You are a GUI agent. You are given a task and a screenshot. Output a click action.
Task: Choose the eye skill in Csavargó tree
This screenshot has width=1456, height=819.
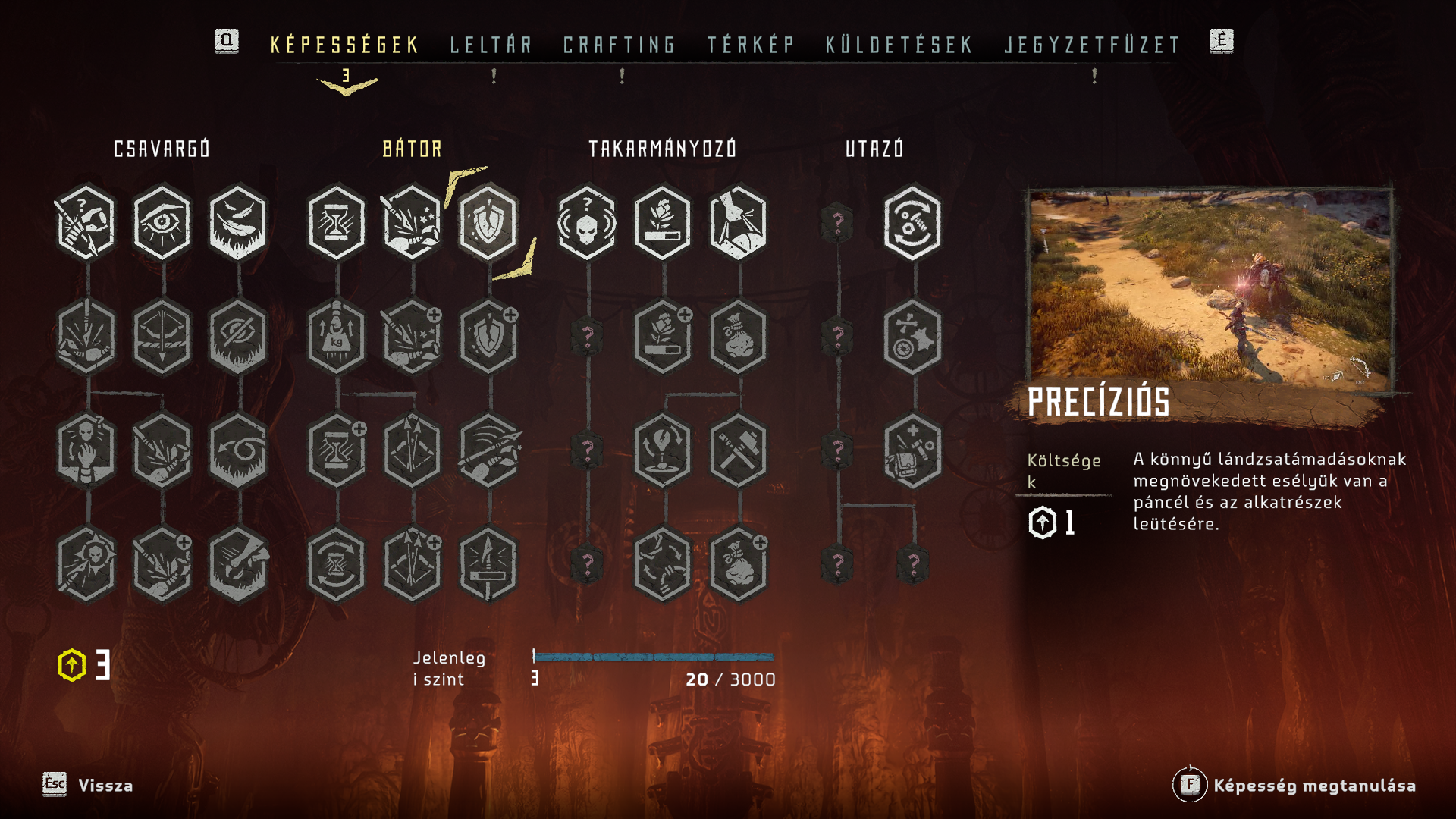pos(162,222)
